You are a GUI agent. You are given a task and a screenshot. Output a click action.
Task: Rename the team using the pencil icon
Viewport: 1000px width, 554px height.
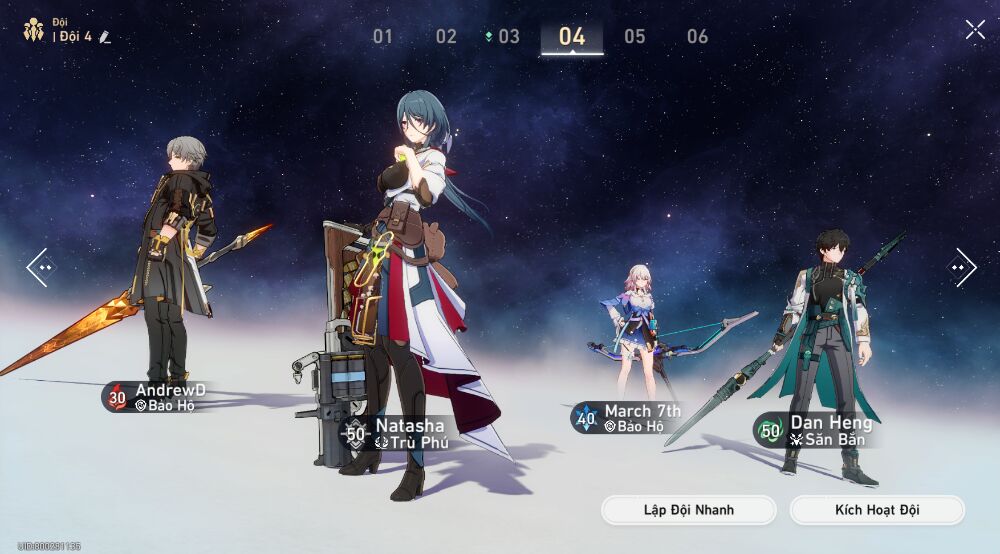pyautogui.click(x=105, y=37)
